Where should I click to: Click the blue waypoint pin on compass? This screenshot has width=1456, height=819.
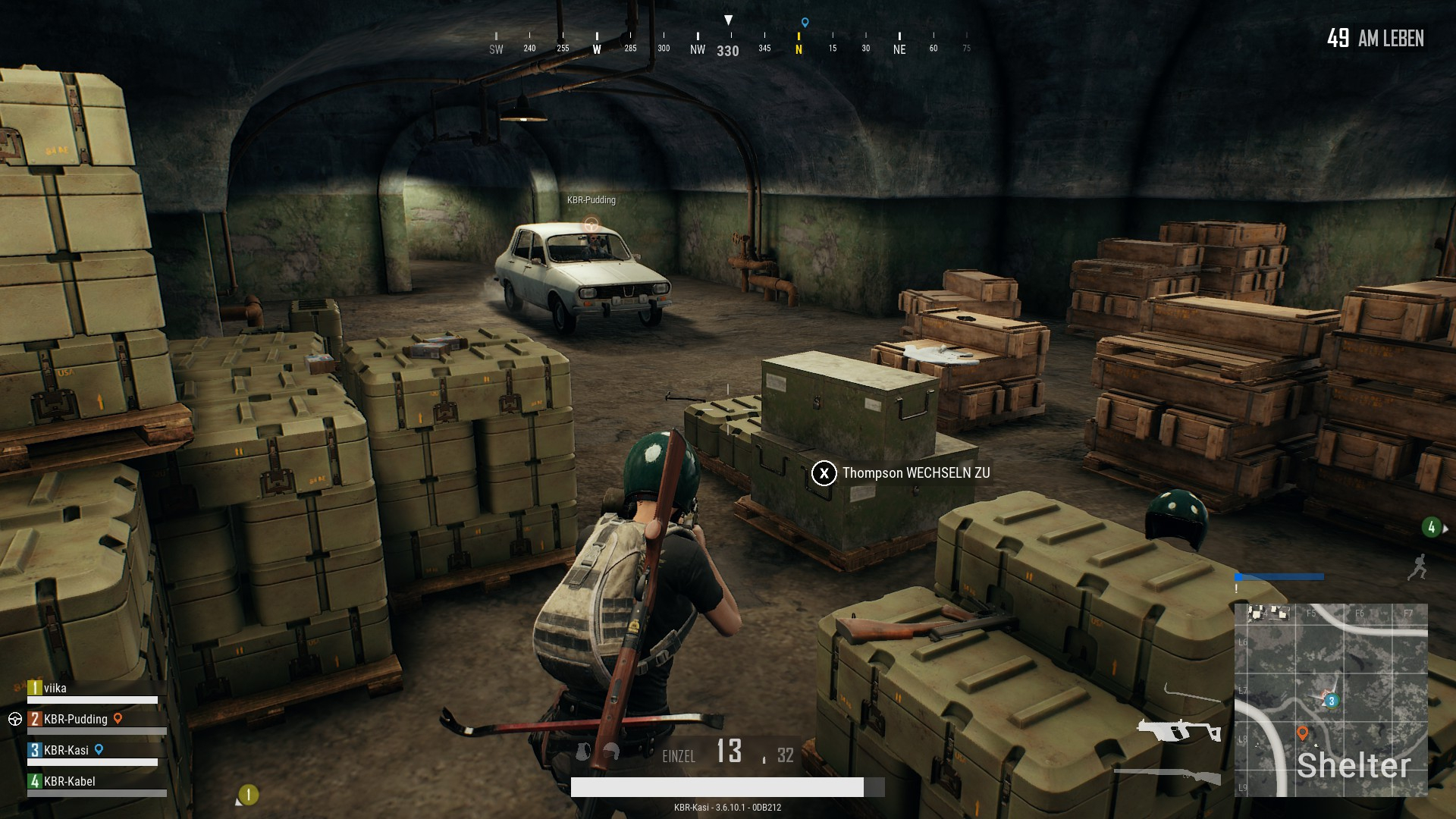[805, 23]
